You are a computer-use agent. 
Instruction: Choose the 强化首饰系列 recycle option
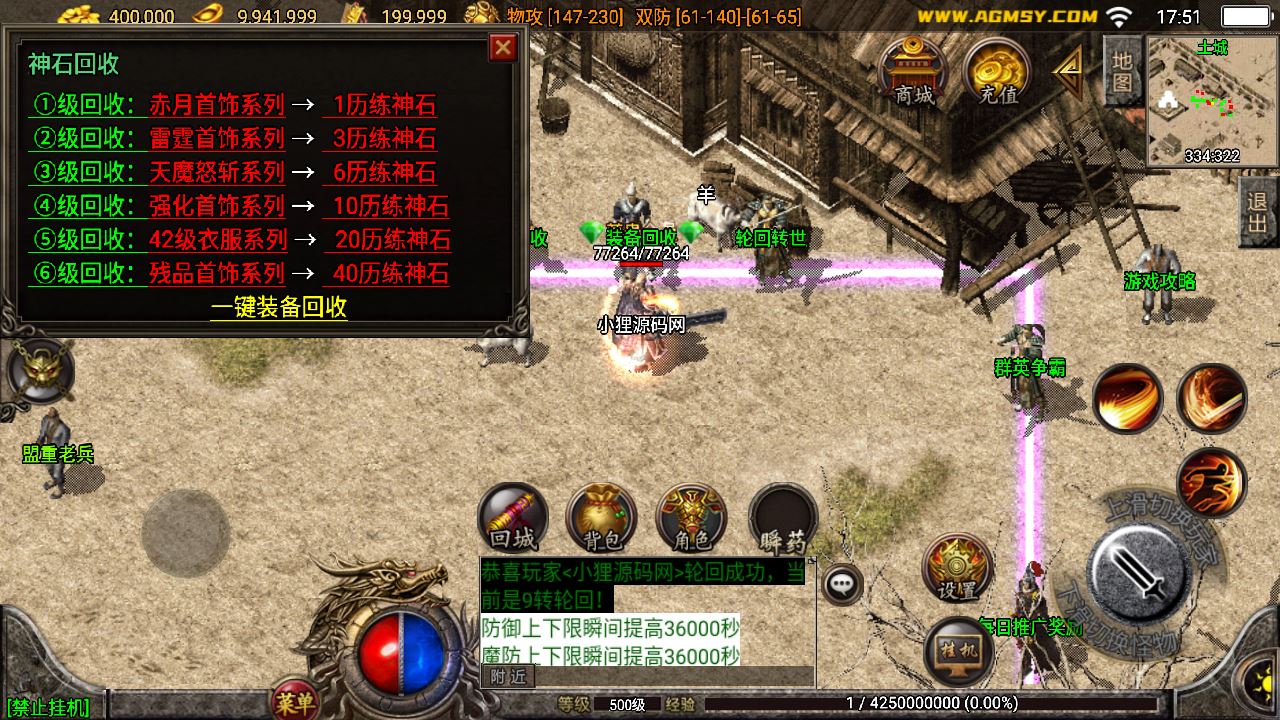(217, 206)
